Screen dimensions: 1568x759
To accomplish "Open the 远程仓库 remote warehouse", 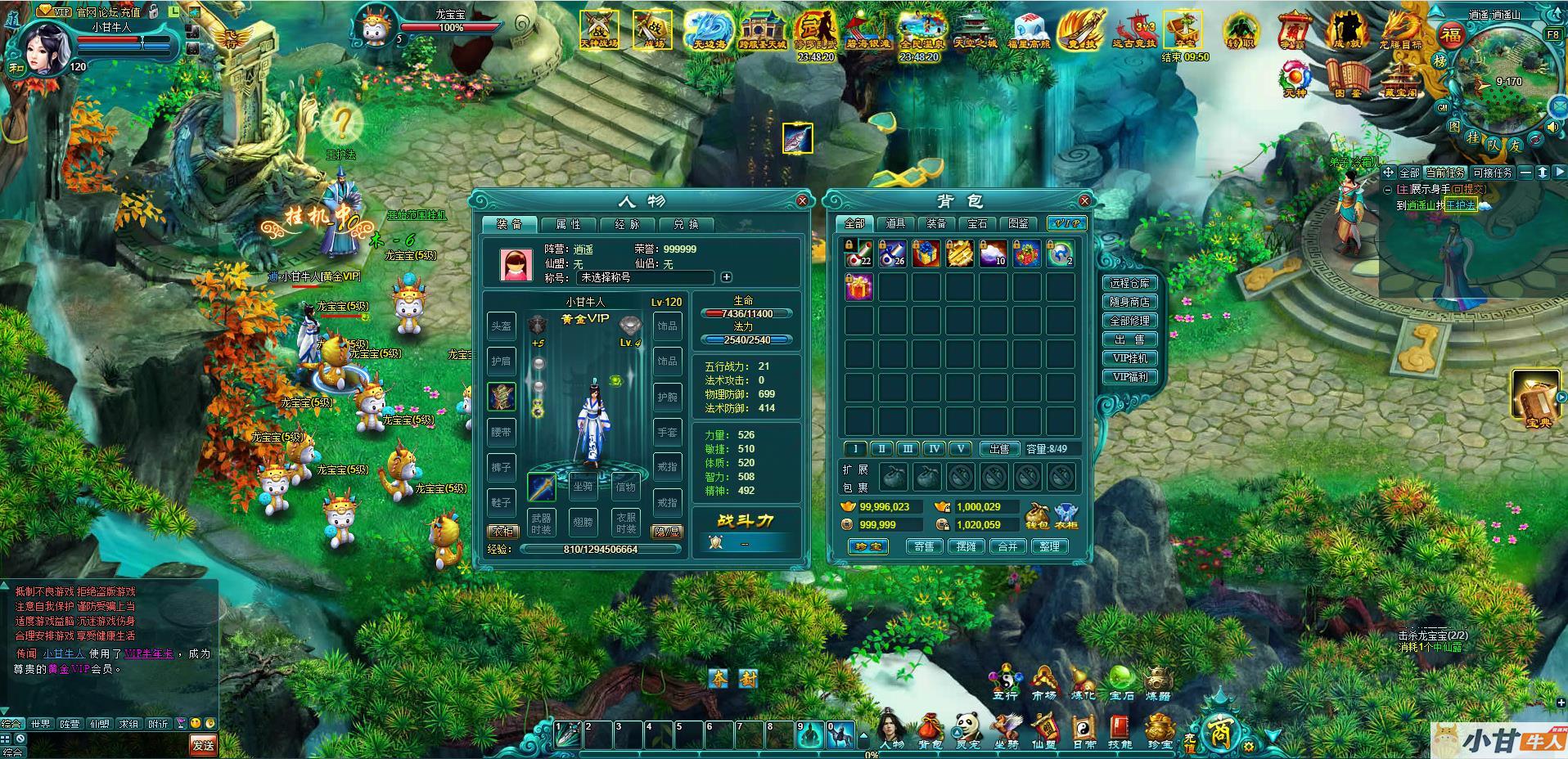I will (x=1130, y=283).
